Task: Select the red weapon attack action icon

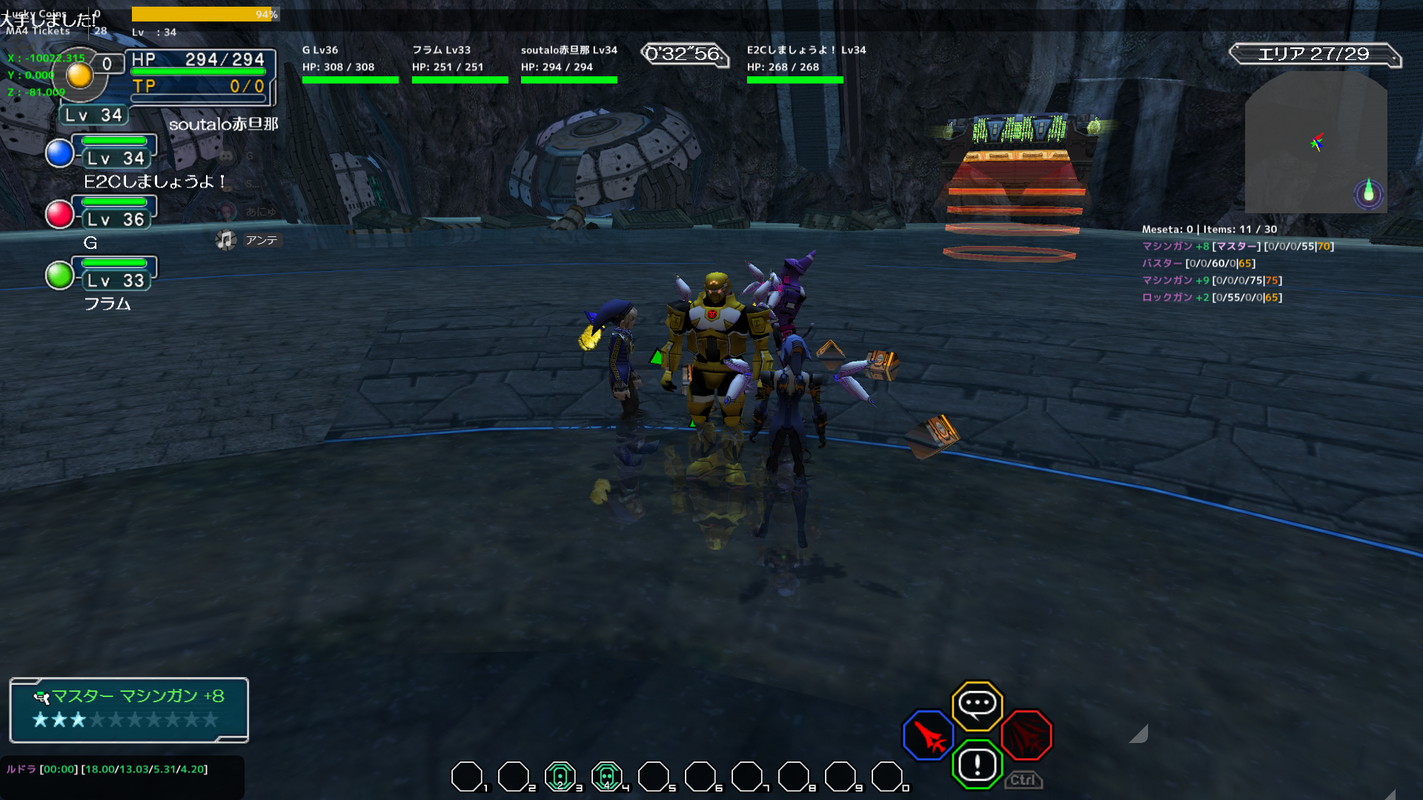Action: pyautogui.click(x=929, y=738)
